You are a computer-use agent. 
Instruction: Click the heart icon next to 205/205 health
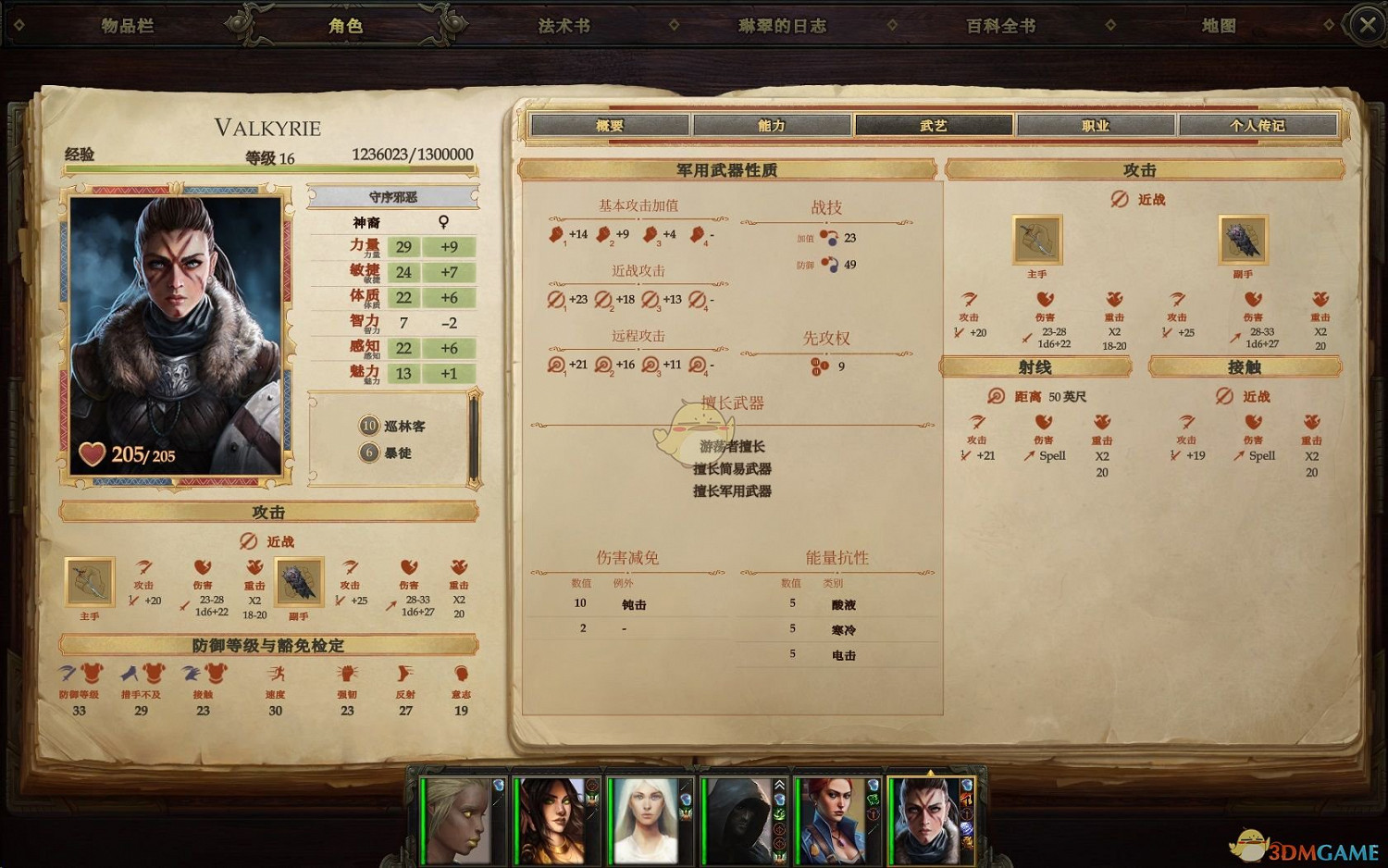[91, 453]
